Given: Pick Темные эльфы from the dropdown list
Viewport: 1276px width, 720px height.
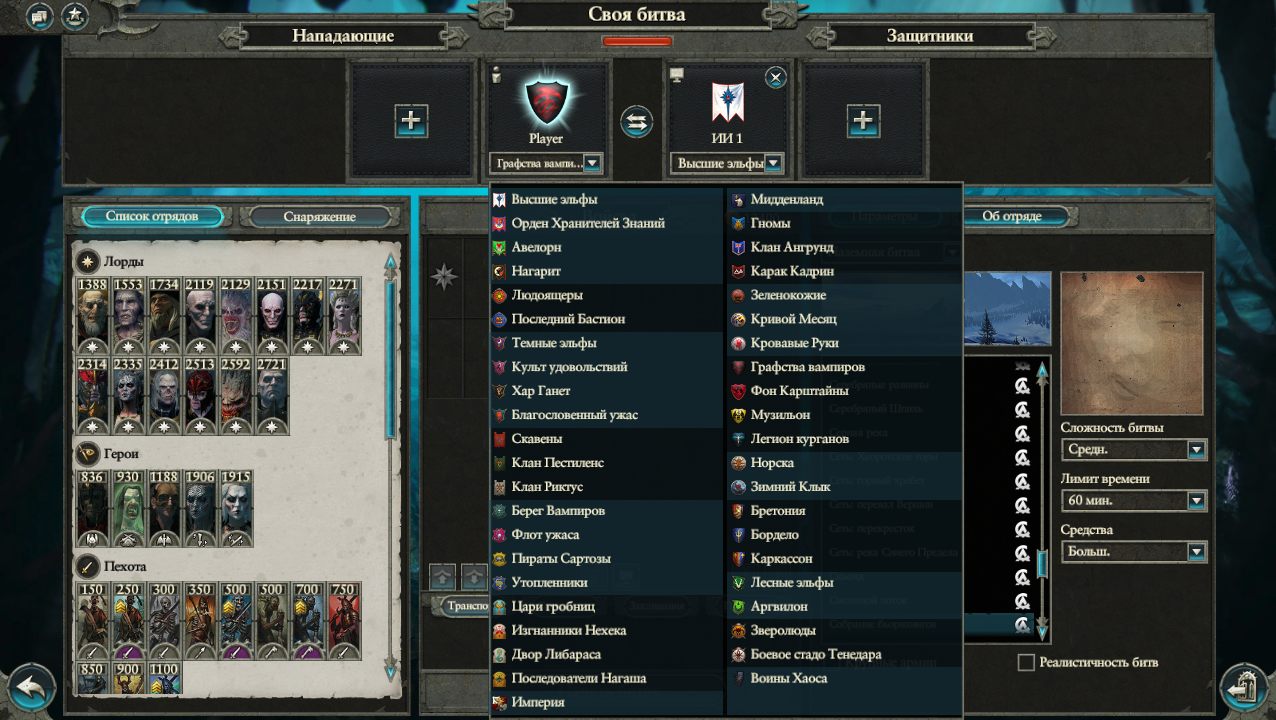Looking at the screenshot, I should [553, 343].
